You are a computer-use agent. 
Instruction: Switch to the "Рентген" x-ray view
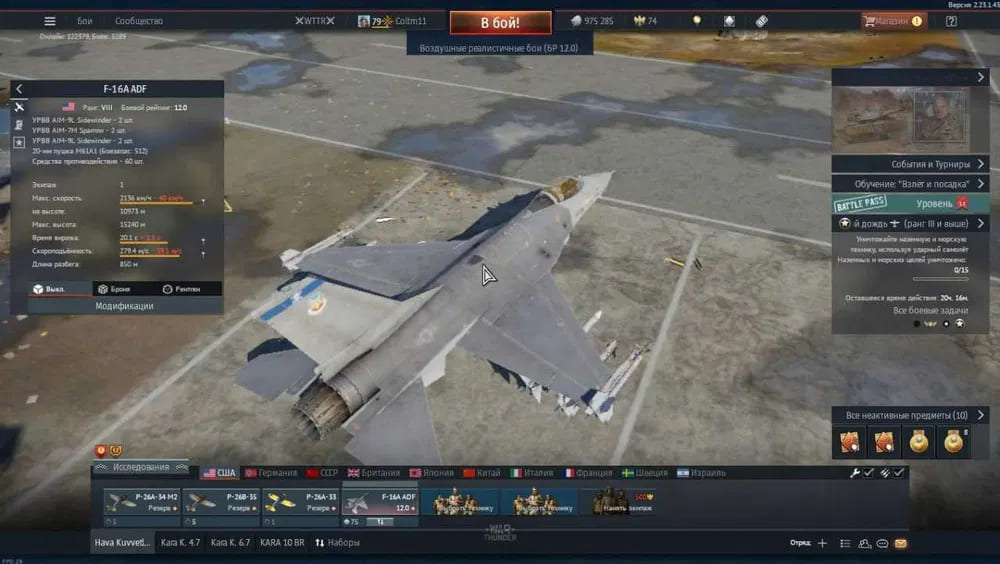(x=180, y=289)
